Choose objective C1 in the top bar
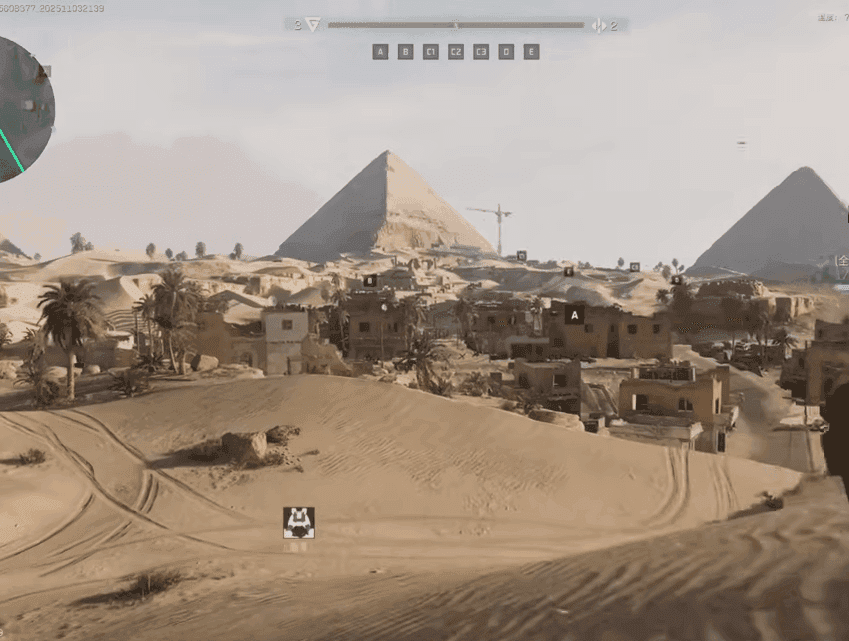The image size is (849, 641). 431,52
